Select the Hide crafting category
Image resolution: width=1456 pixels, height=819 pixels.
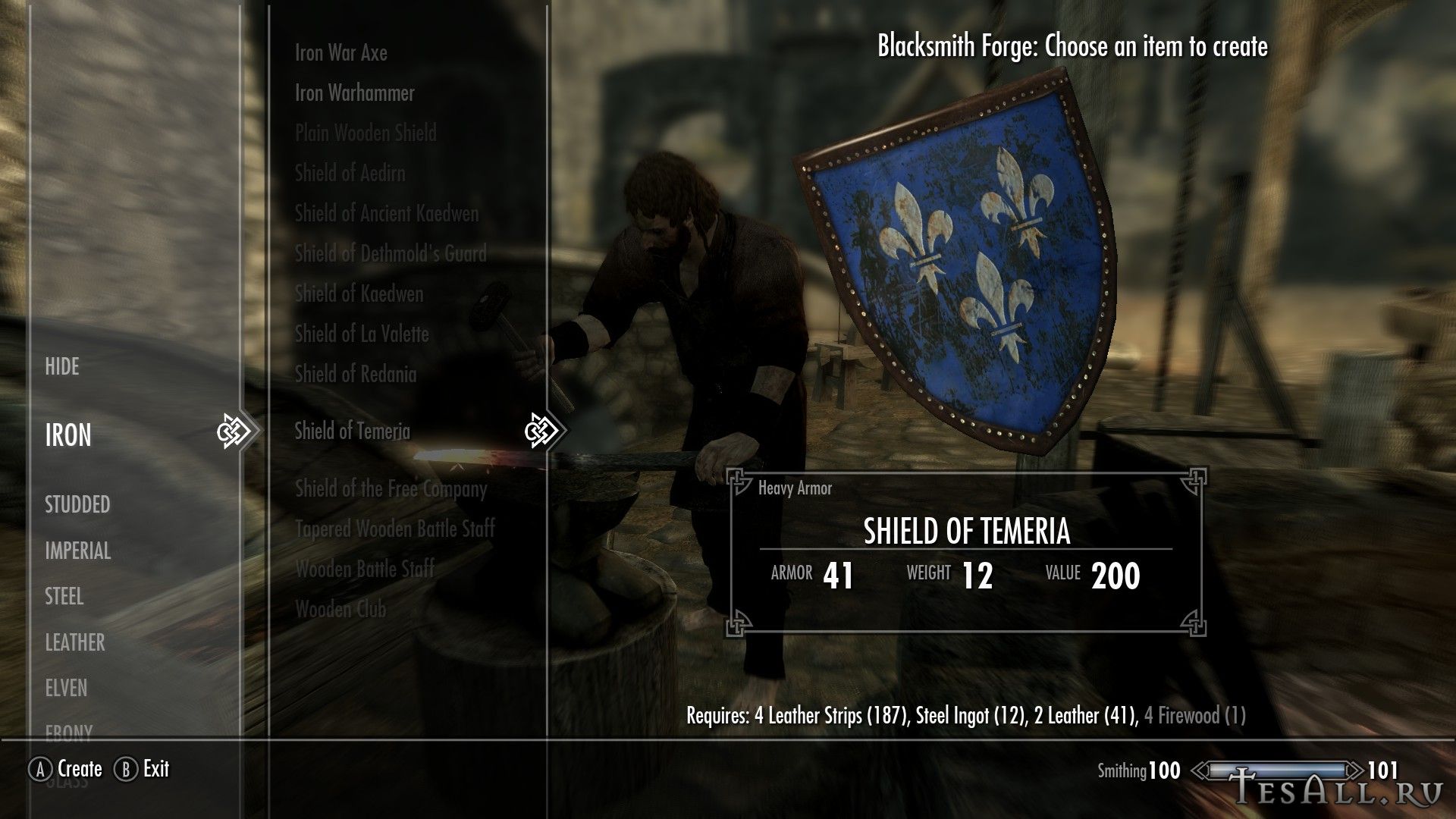point(62,367)
